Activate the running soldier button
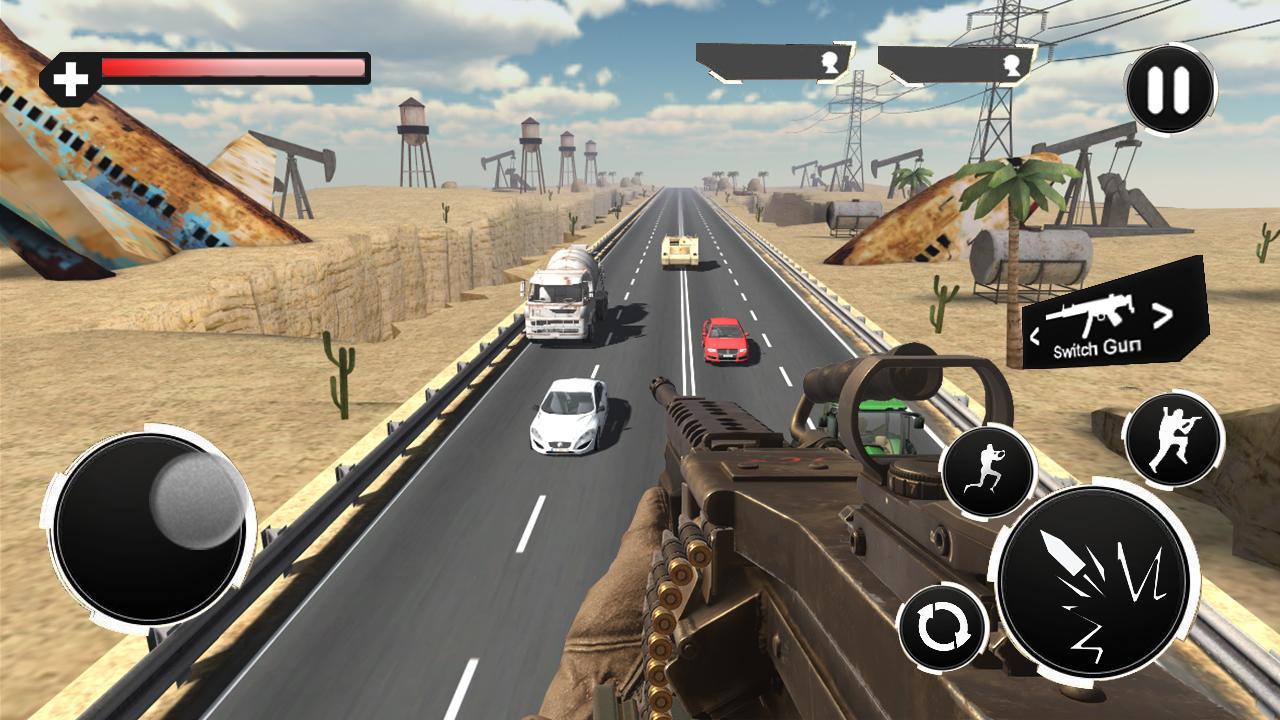 click(x=987, y=472)
